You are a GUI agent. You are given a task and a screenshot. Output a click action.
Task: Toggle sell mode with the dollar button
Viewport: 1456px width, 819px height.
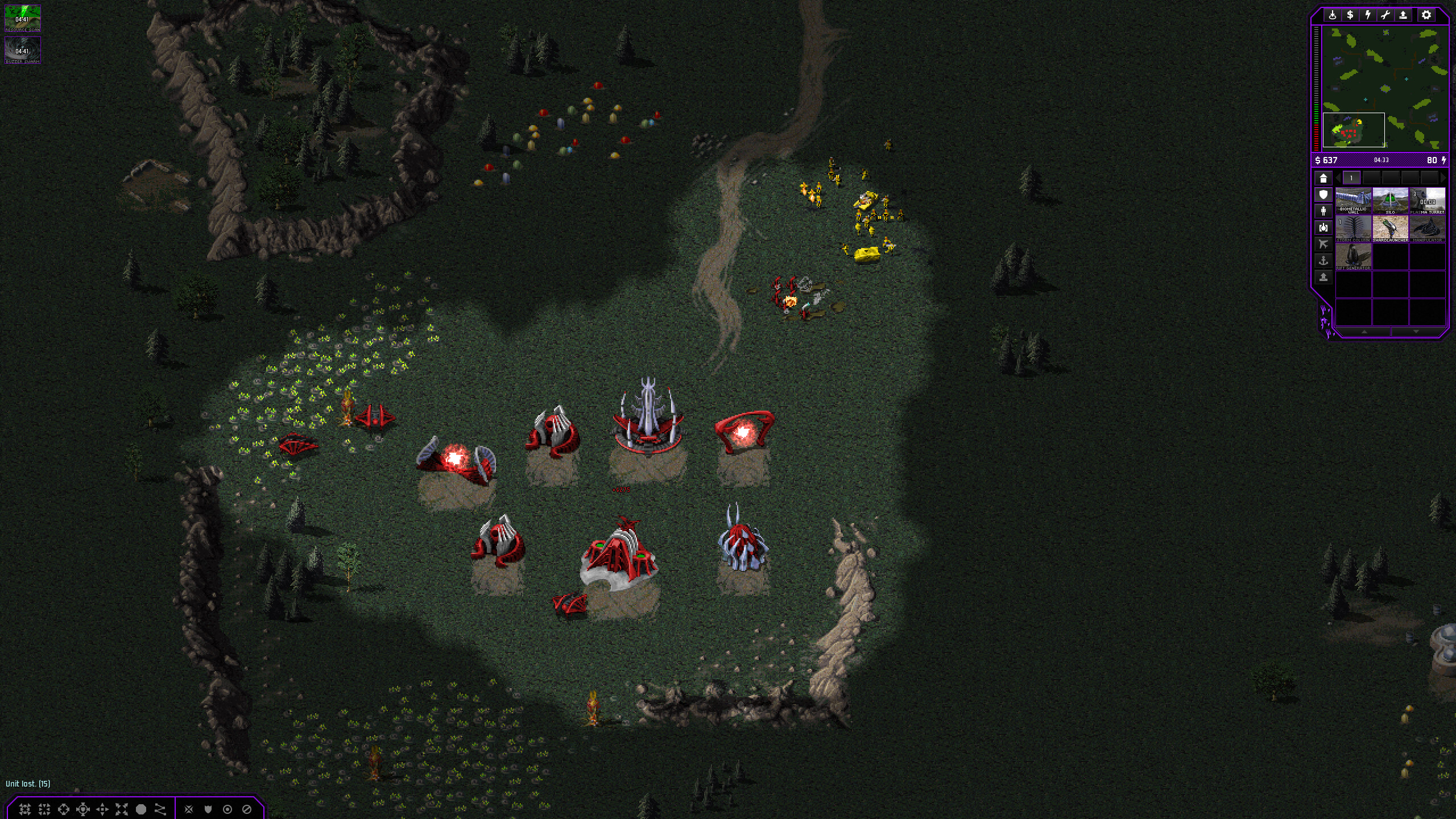pyautogui.click(x=1350, y=15)
